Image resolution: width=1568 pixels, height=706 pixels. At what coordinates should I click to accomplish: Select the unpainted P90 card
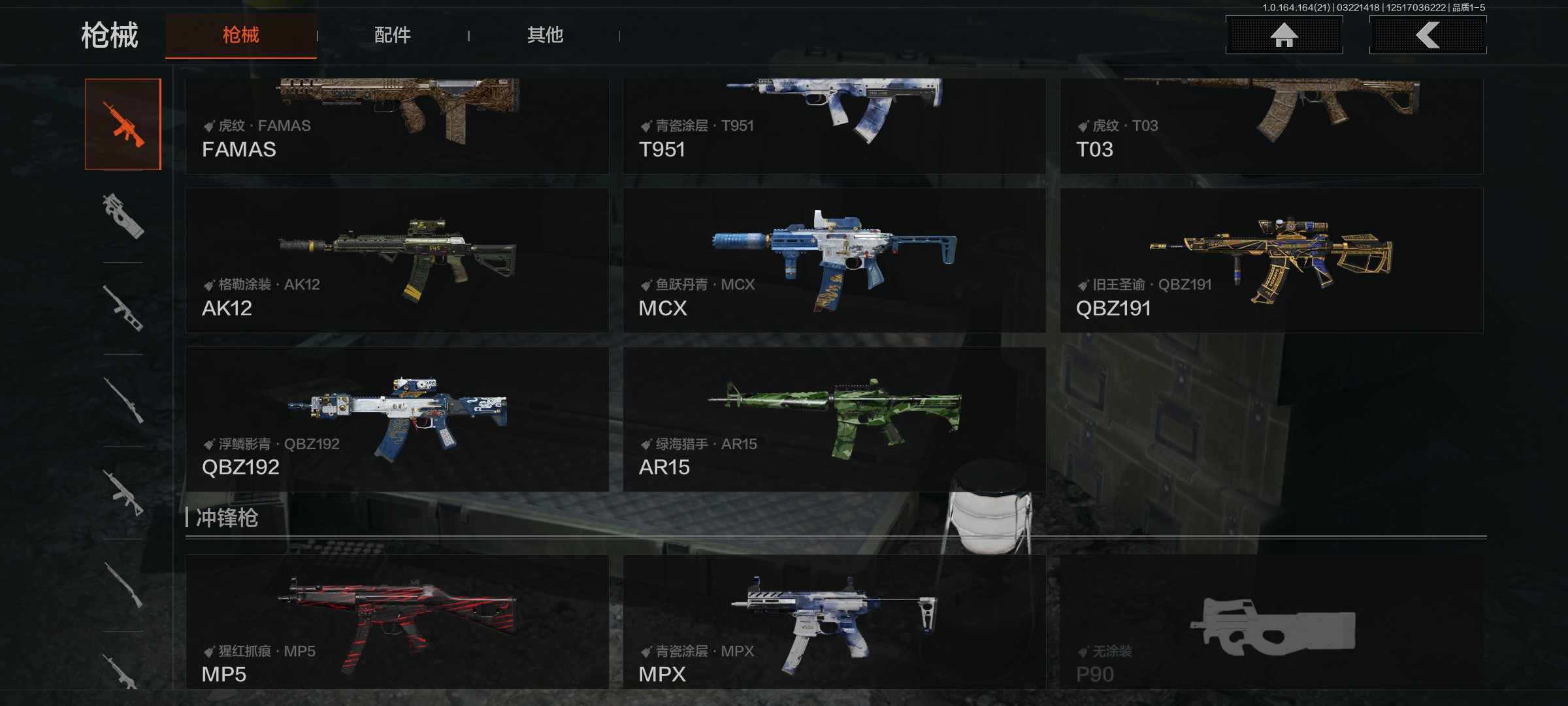(1271, 621)
